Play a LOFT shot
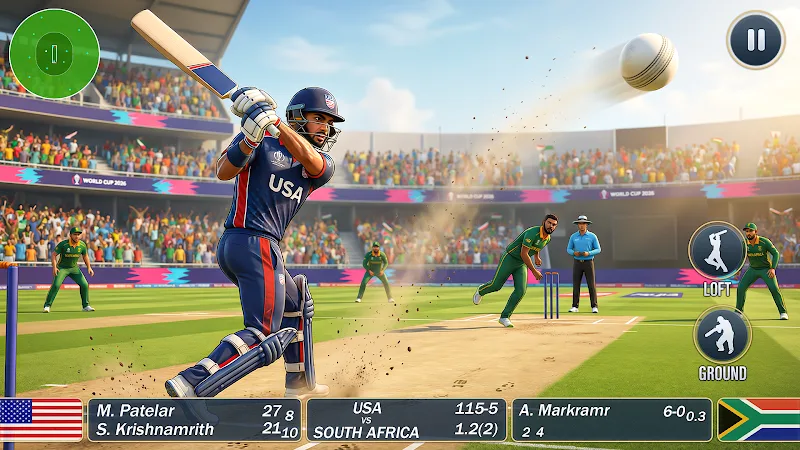Screen dimensions: 800x450 click(x=717, y=250)
